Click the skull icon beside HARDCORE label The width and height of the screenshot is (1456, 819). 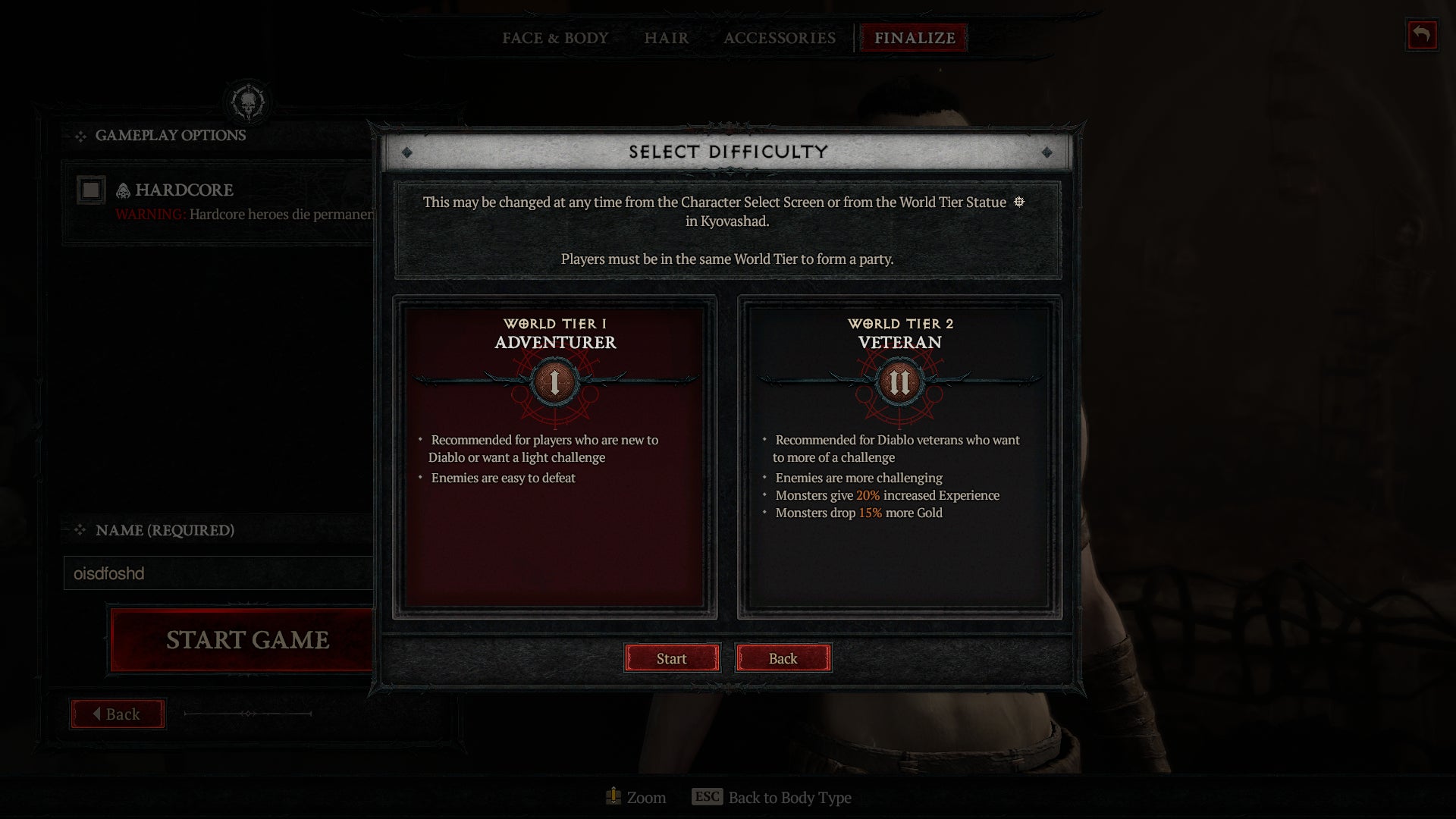[121, 190]
